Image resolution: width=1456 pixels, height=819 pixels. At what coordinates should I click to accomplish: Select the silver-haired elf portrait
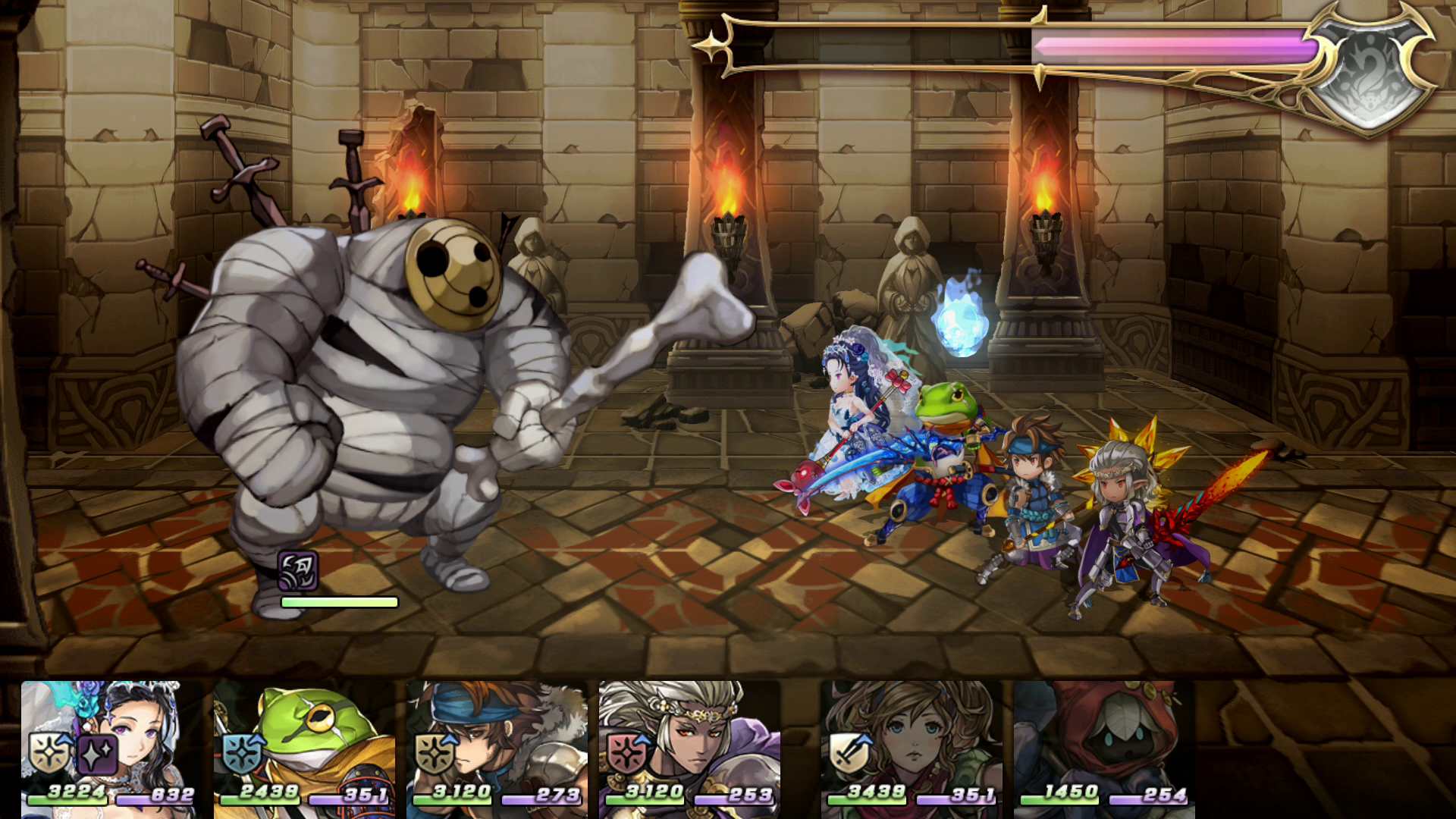coord(689,747)
